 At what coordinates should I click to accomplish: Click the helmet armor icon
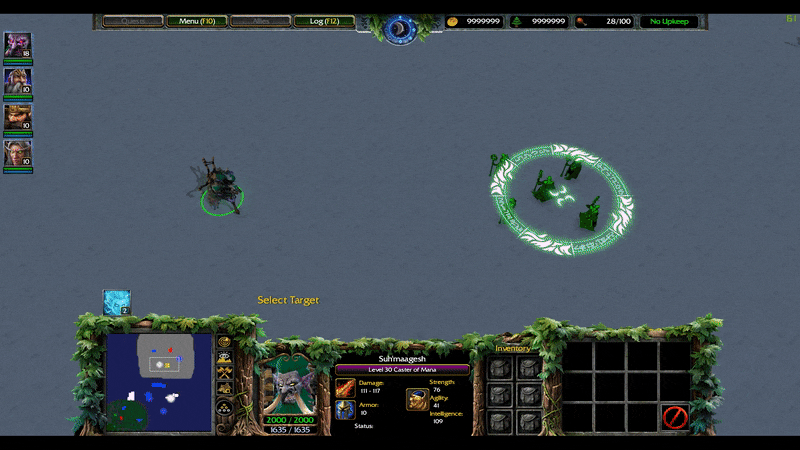pos(345,409)
